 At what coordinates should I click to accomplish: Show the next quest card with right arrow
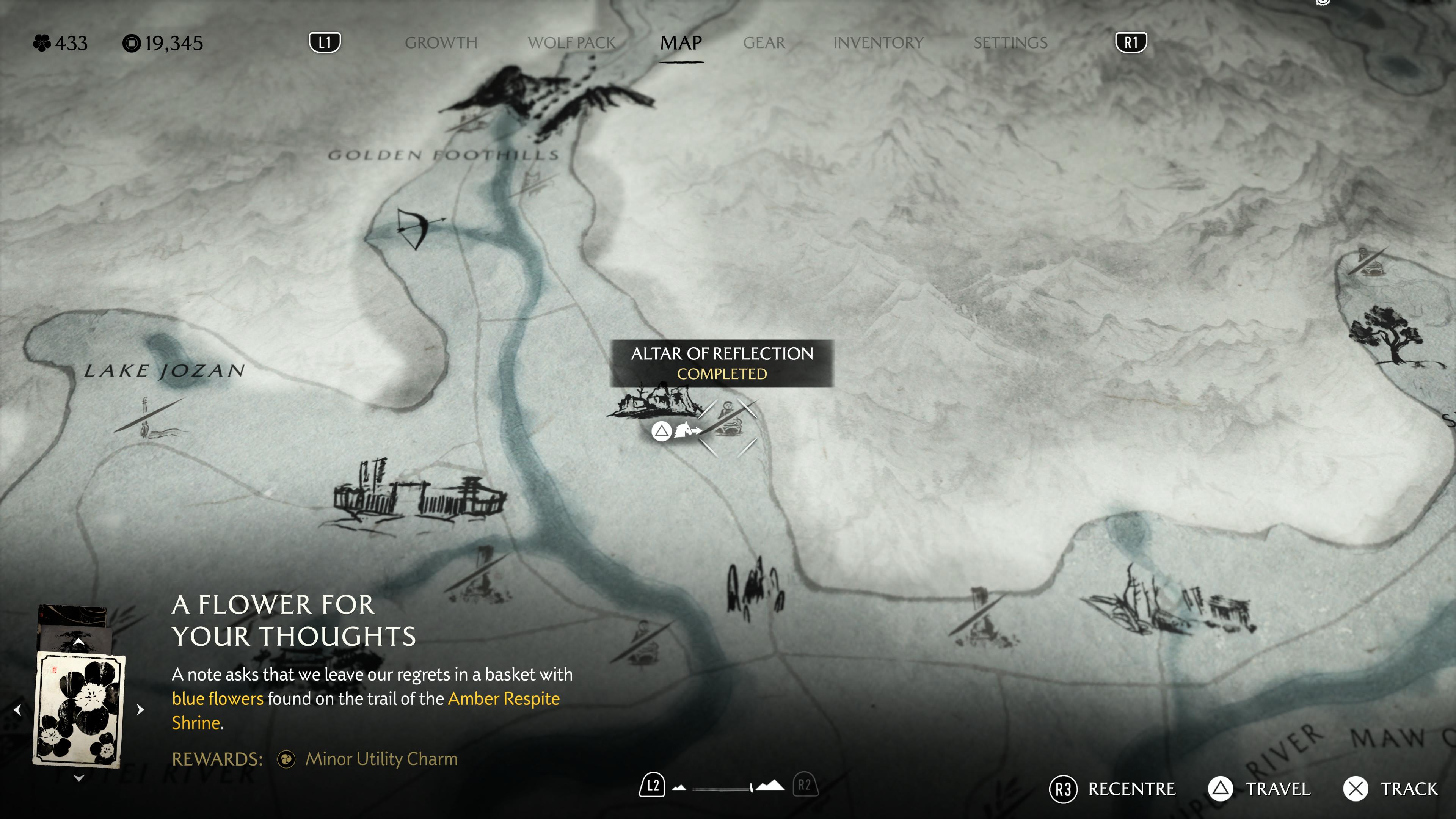[x=141, y=709]
